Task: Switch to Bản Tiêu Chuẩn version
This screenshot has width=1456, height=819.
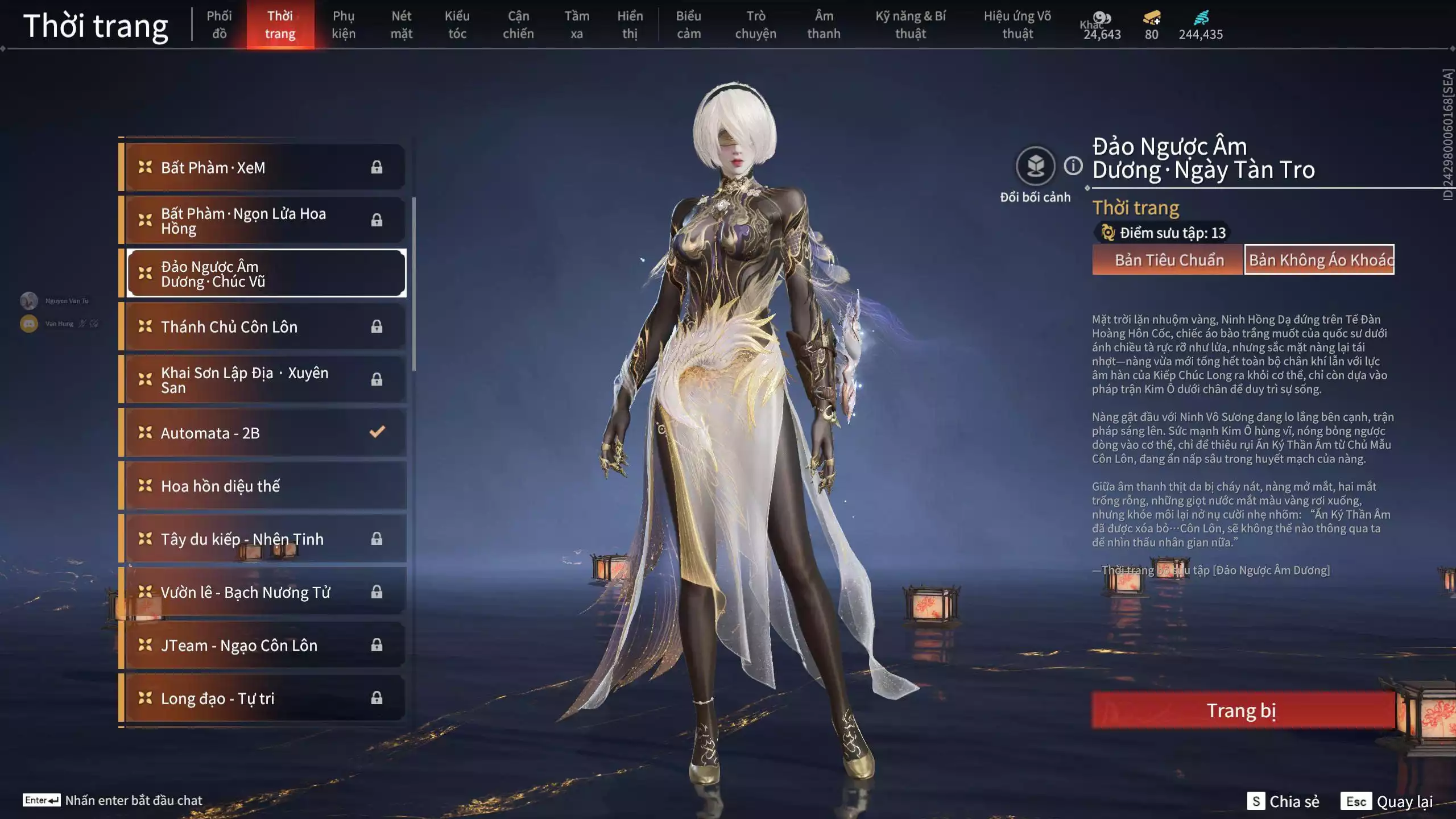Action: (1168, 260)
